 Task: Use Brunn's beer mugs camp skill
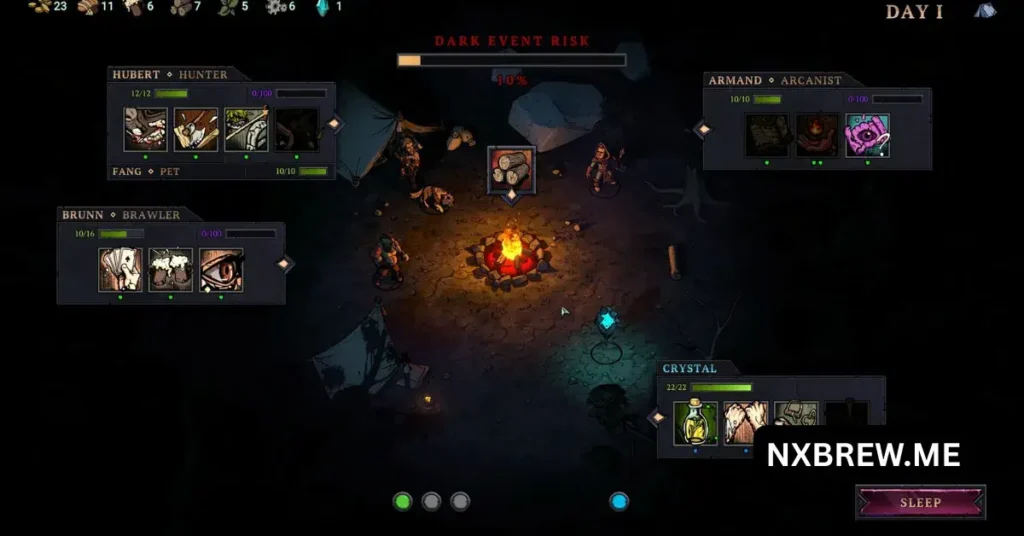tap(170, 270)
